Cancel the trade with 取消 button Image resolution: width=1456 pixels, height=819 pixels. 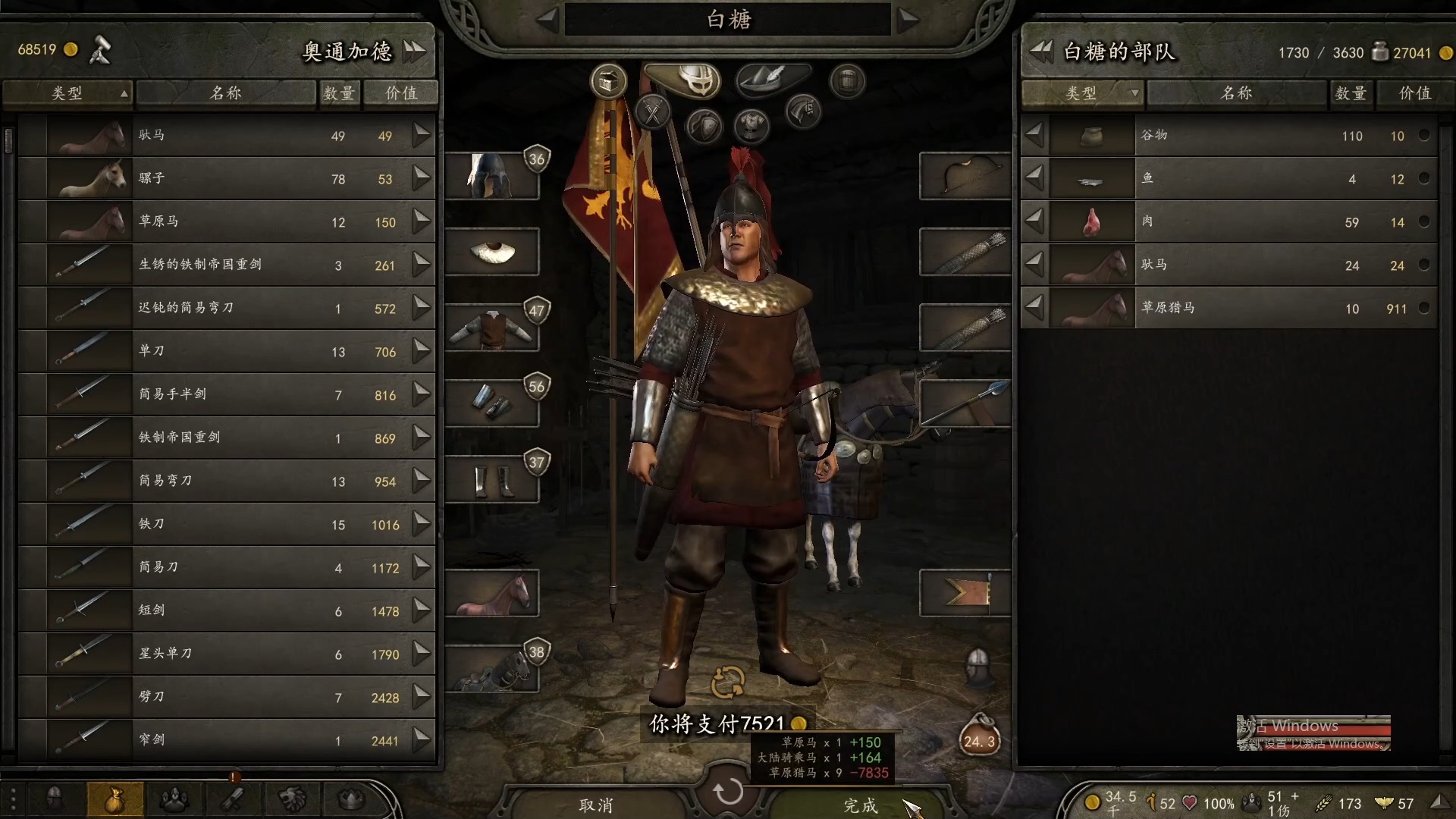[x=596, y=805]
